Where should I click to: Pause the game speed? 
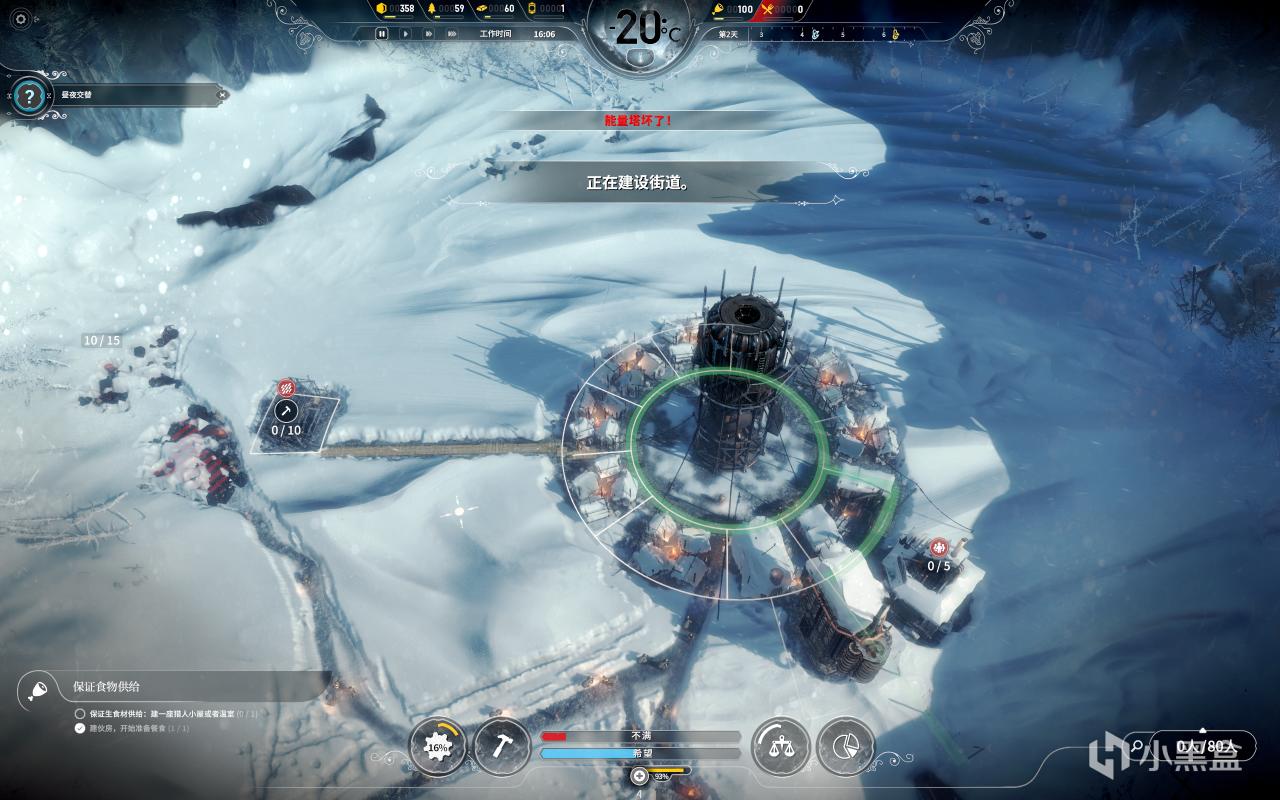pos(381,33)
